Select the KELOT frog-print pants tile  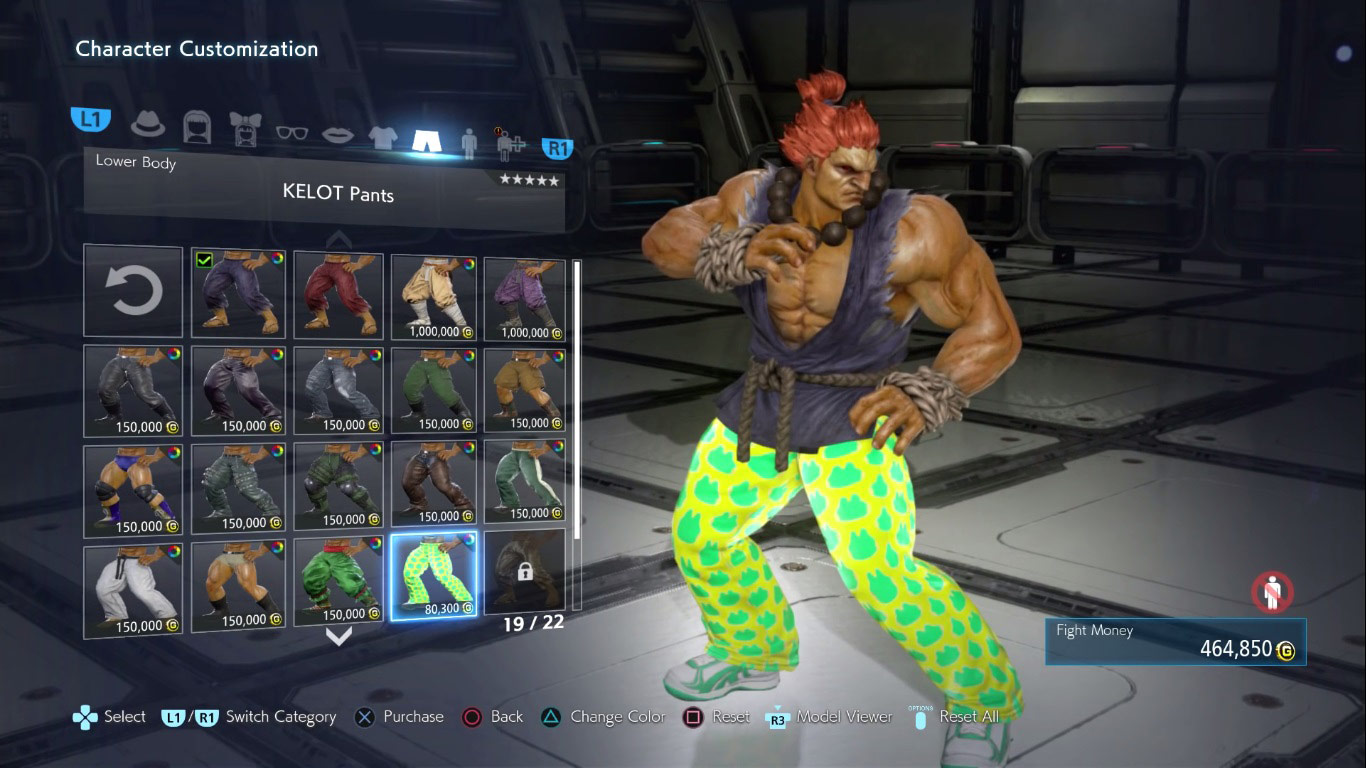coord(434,575)
